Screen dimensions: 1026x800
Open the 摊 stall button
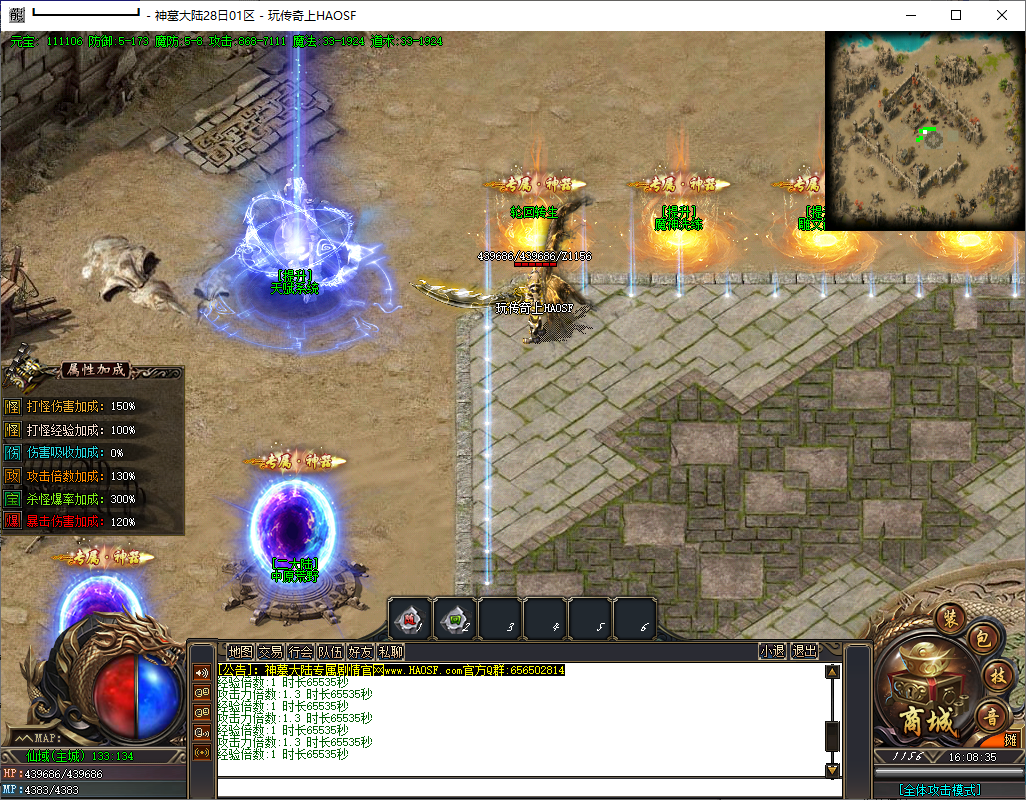click(x=1011, y=740)
